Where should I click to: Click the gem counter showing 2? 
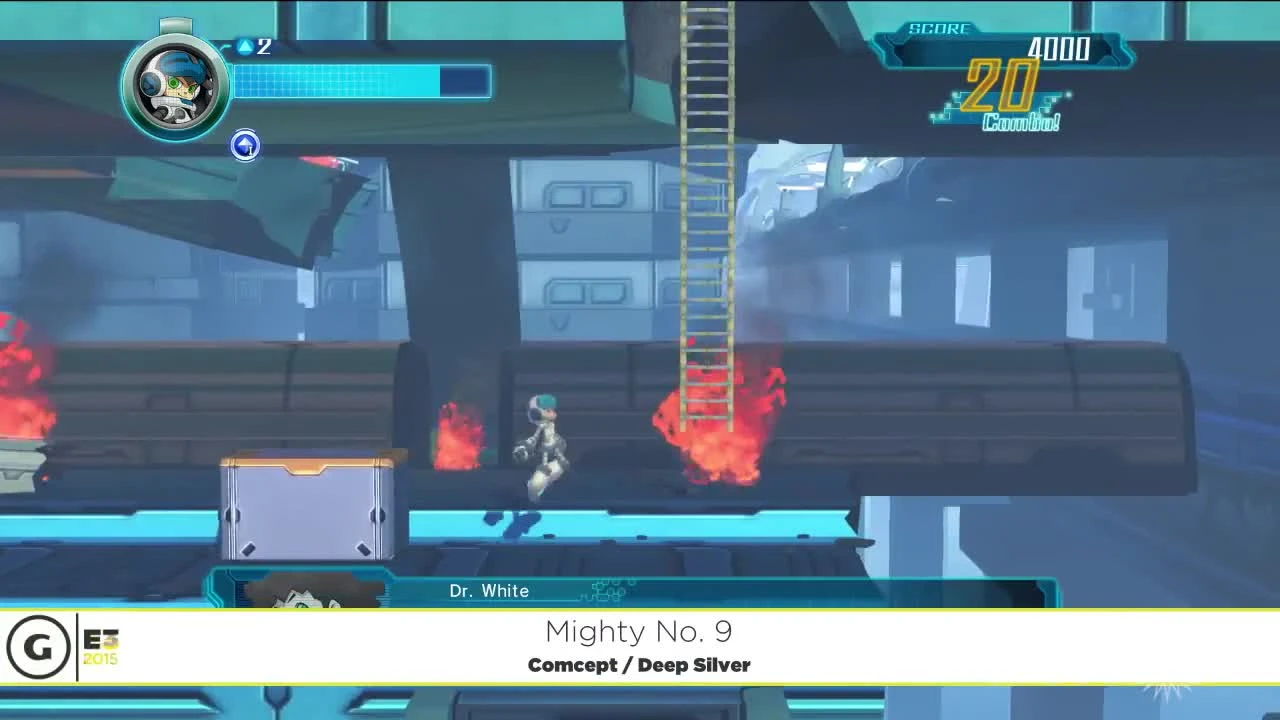pyautogui.click(x=263, y=46)
